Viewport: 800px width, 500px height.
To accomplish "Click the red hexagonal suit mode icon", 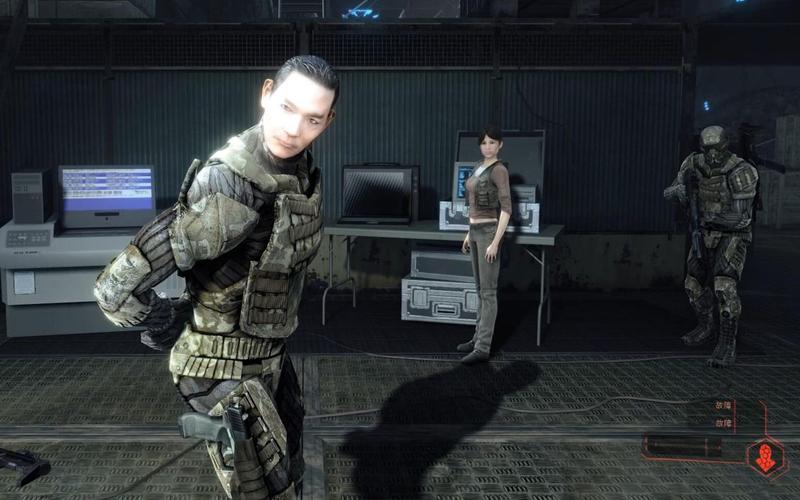I will (x=766, y=457).
